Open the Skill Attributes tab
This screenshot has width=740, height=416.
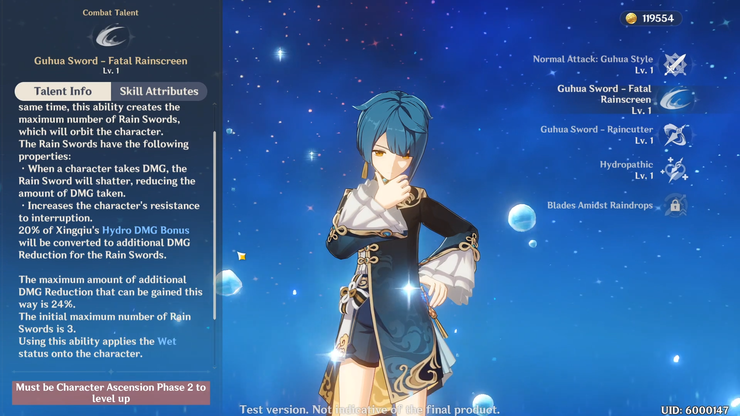pos(159,91)
